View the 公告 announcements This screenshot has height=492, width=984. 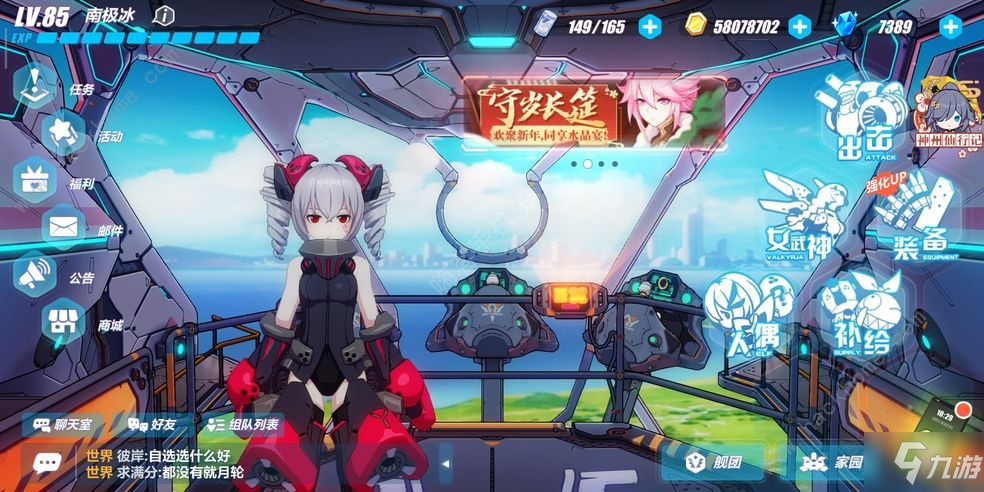click(37, 272)
